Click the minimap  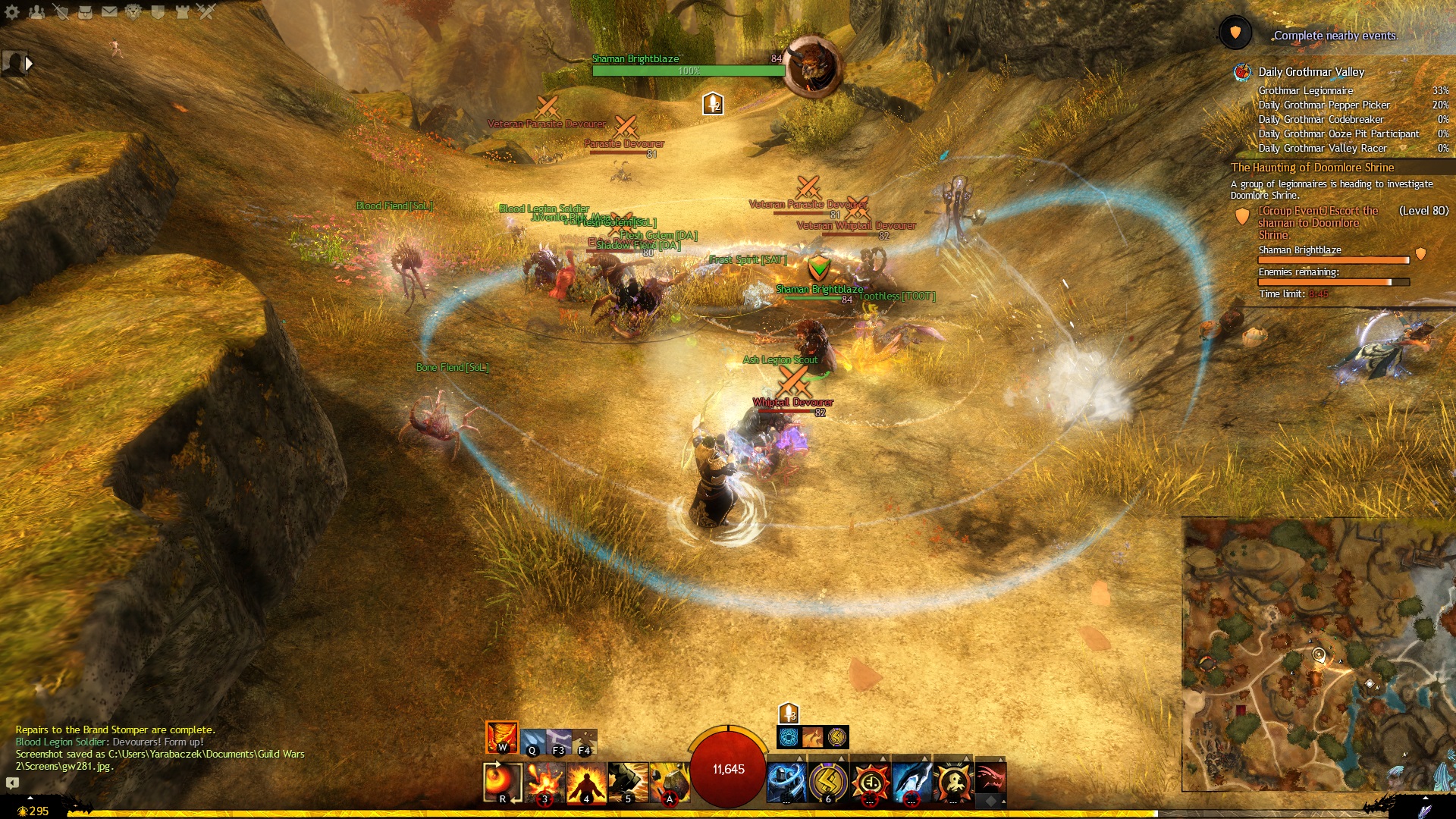(x=1318, y=654)
